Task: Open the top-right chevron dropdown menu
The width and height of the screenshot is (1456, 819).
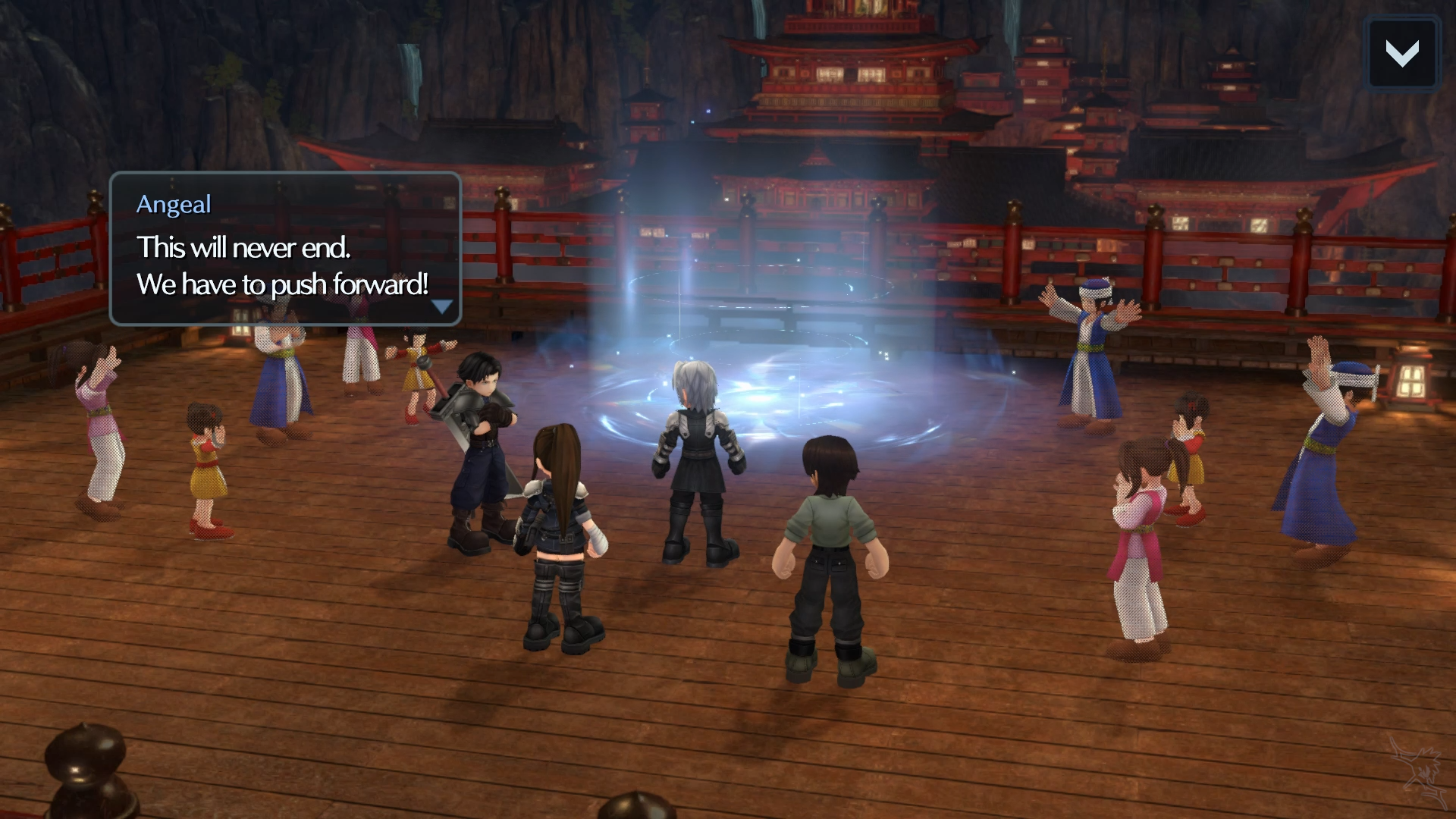Action: pos(1401,54)
